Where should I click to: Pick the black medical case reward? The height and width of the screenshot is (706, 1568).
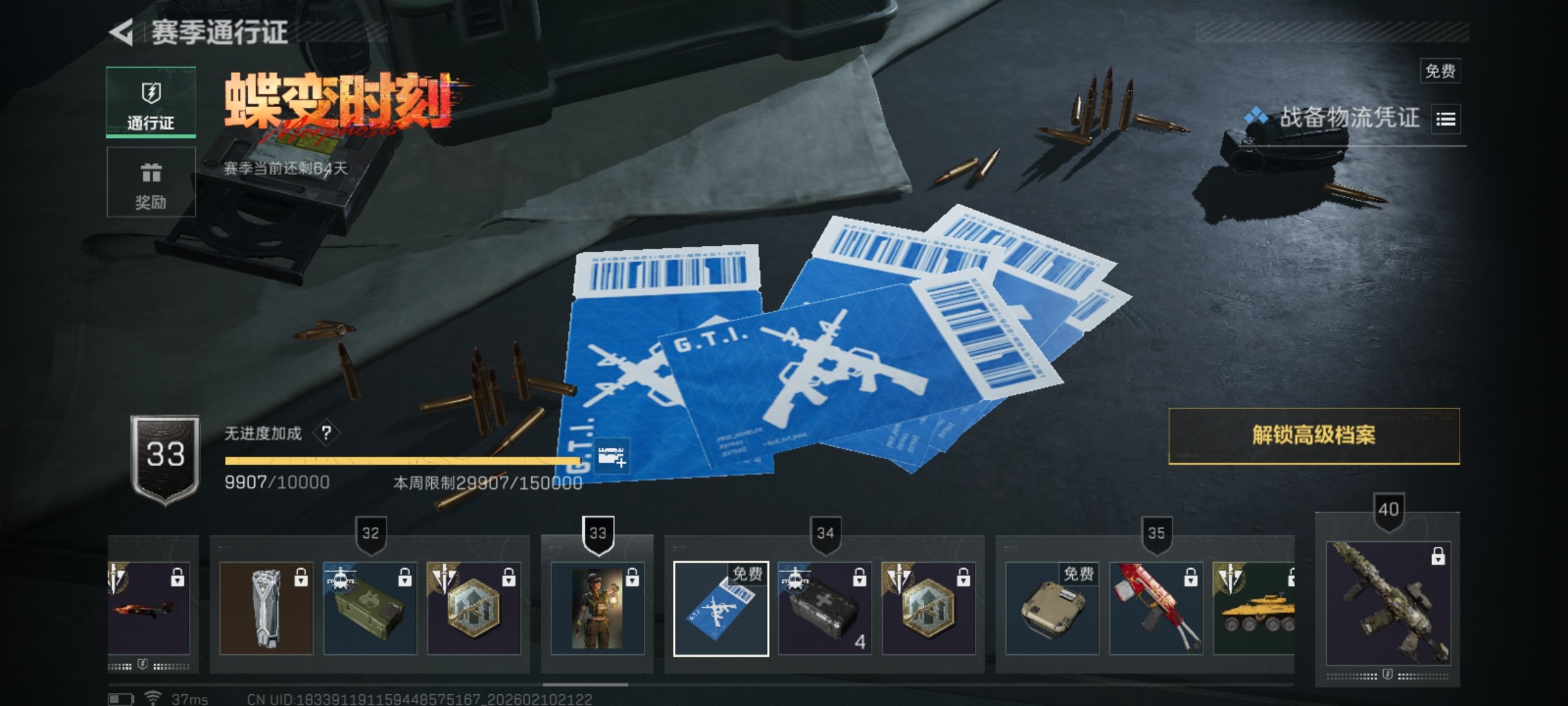(825, 609)
